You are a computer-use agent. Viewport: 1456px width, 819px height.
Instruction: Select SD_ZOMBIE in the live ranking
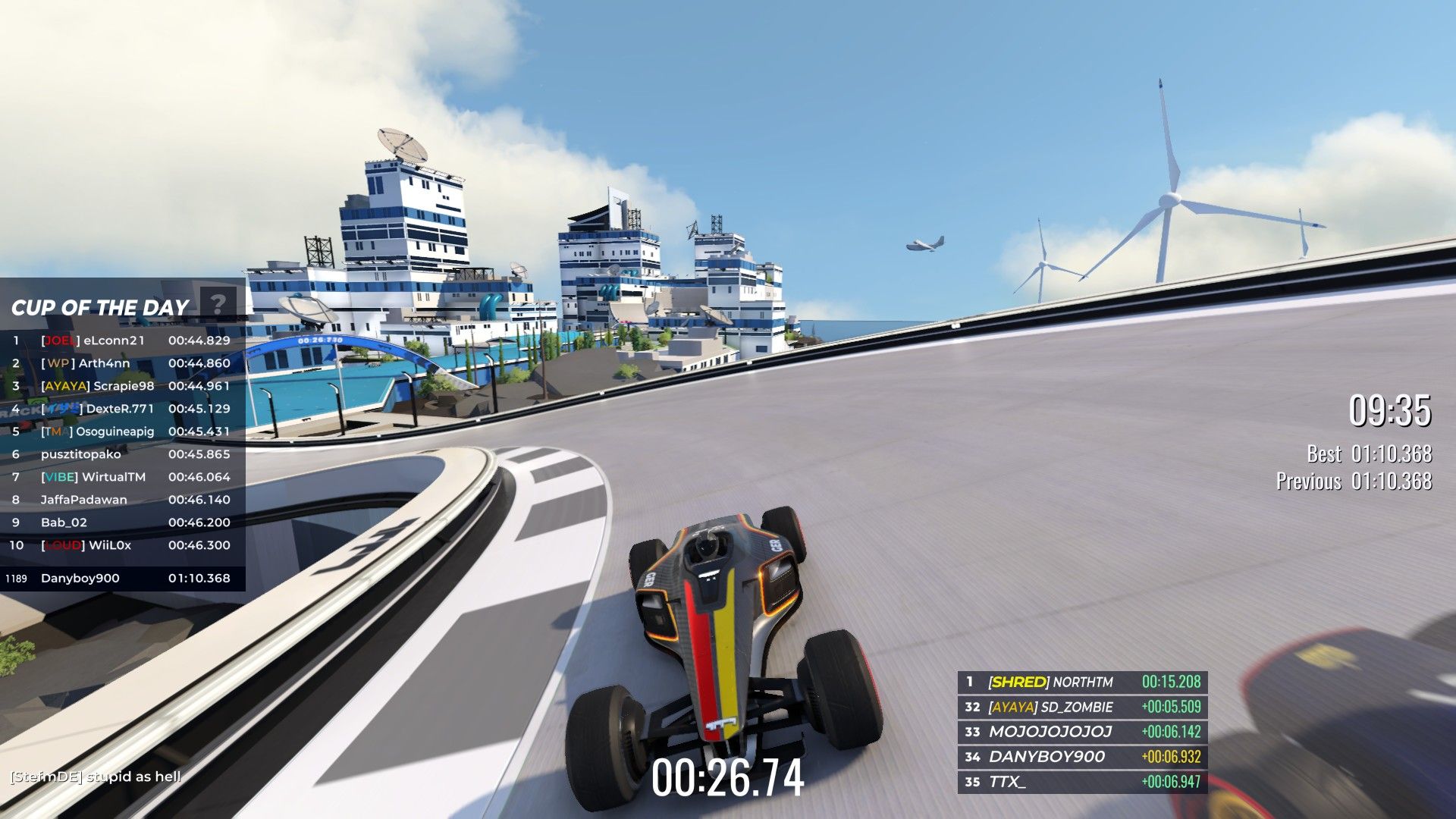[x=1082, y=707]
